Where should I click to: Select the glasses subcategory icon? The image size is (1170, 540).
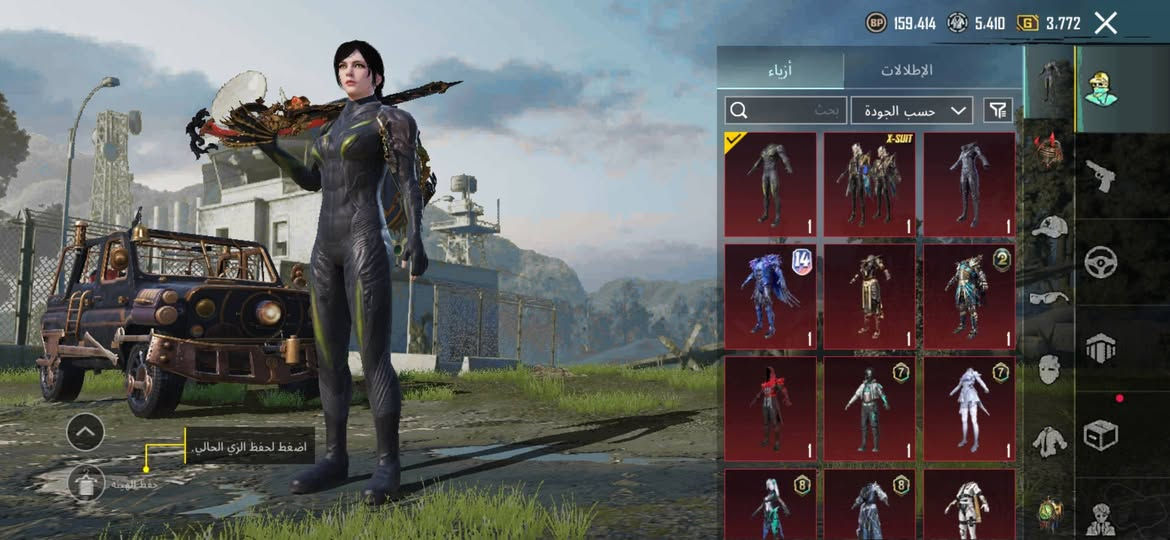(1049, 297)
